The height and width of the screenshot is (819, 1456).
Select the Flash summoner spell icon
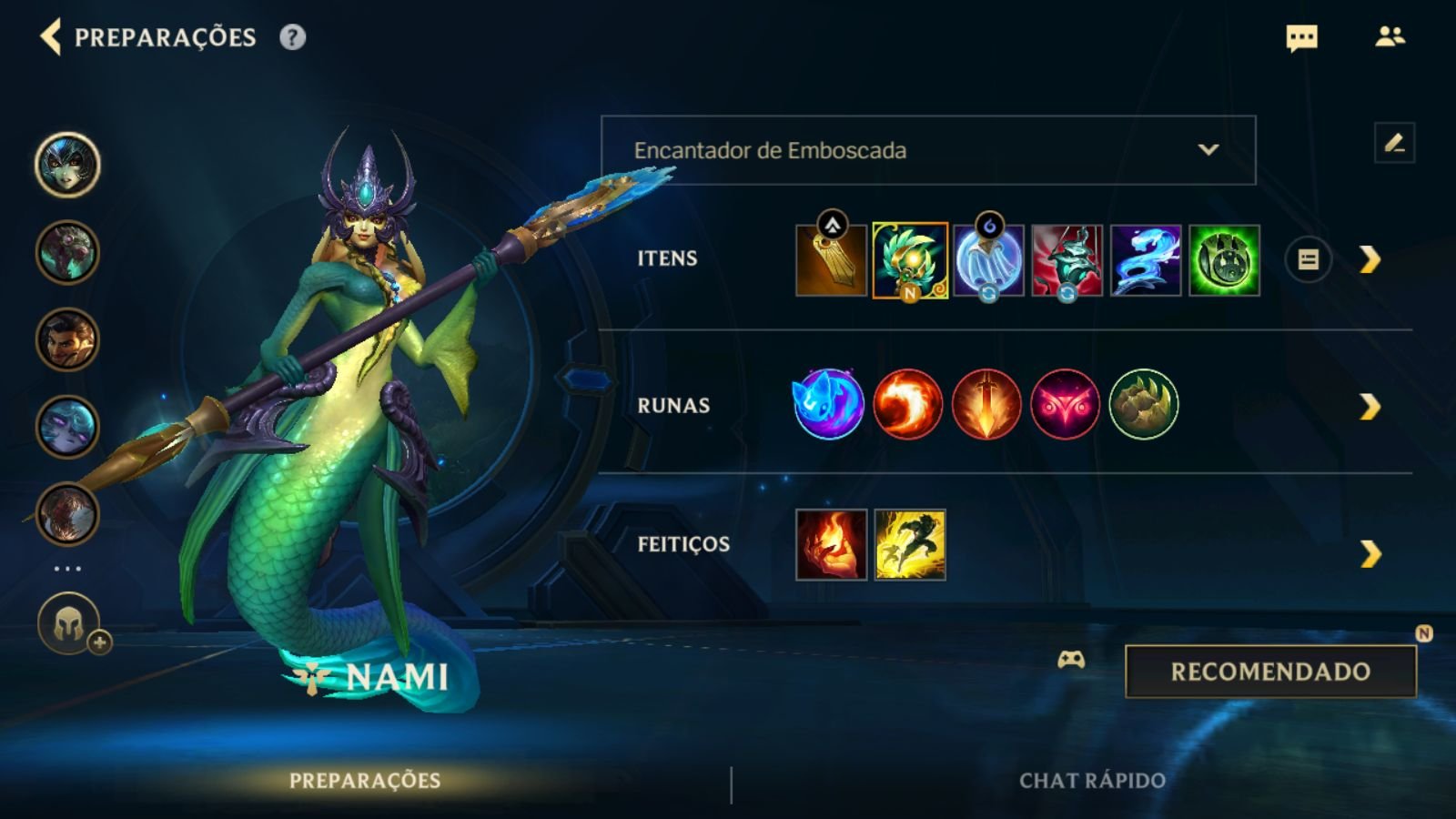[910, 544]
